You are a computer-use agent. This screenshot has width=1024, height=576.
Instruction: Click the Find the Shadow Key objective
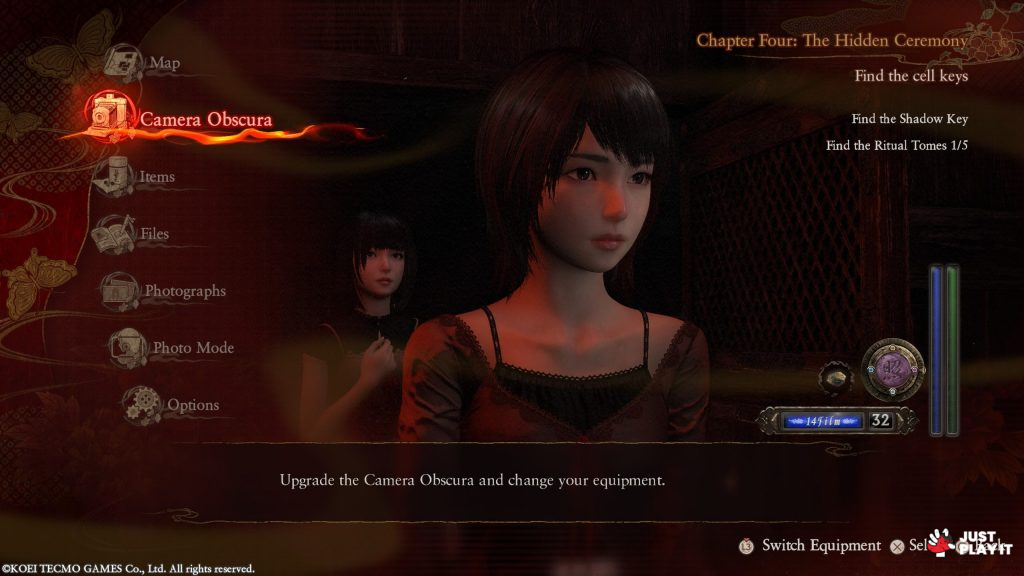[909, 119]
